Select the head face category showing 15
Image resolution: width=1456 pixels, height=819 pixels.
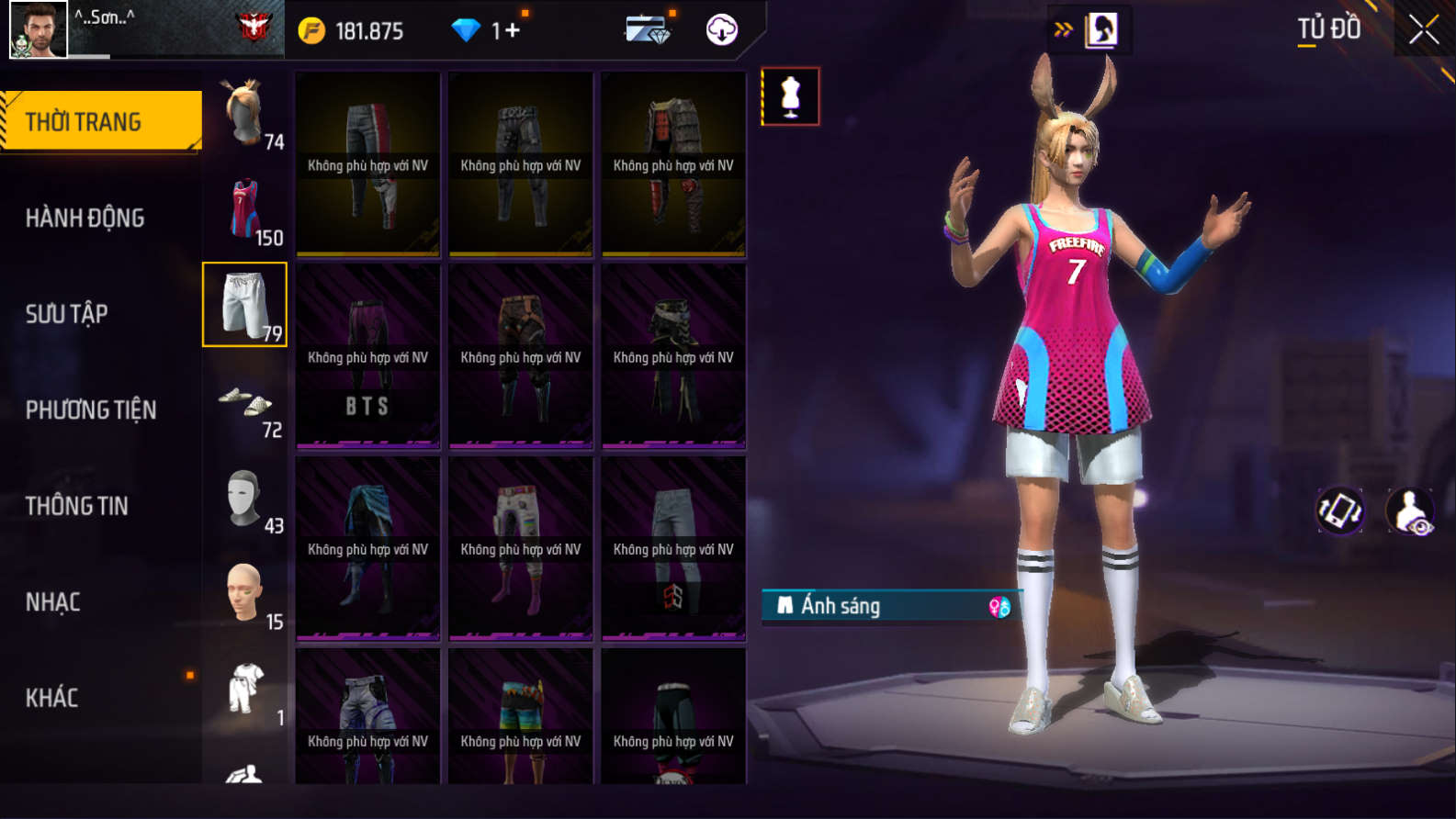point(245,593)
